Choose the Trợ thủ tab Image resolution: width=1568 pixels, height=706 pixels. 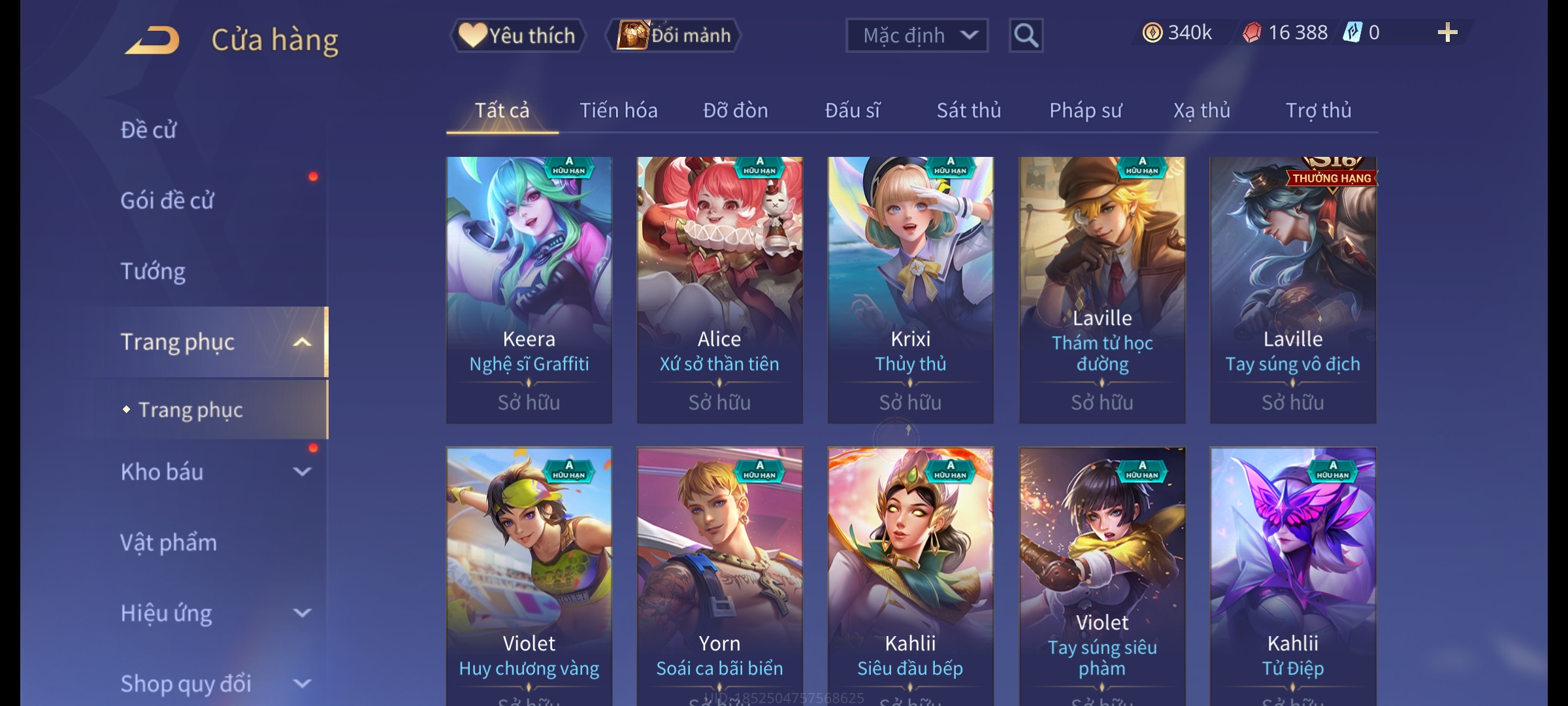click(x=1318, y=110)
